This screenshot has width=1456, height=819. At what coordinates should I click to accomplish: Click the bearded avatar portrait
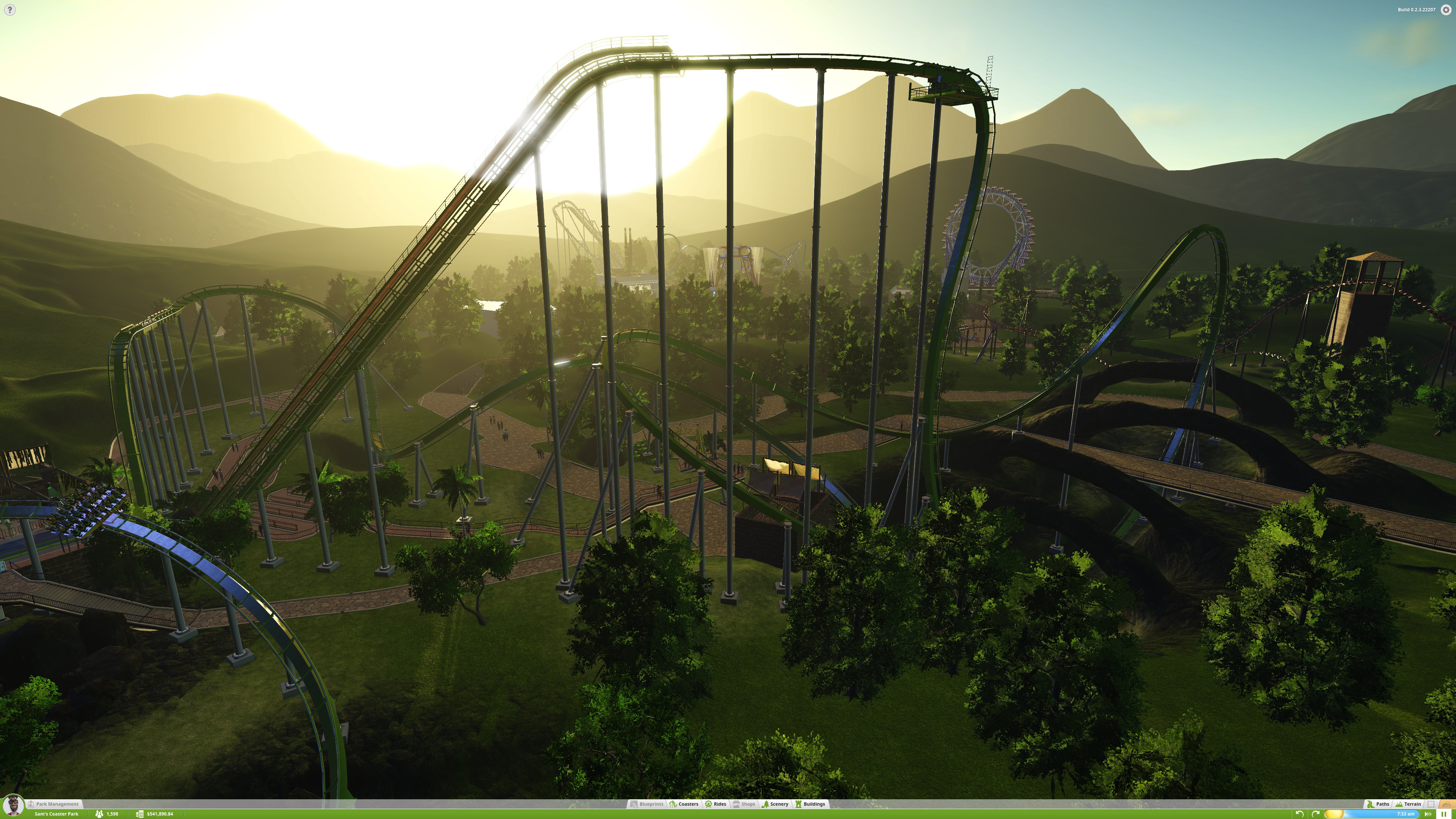point(13,805)
